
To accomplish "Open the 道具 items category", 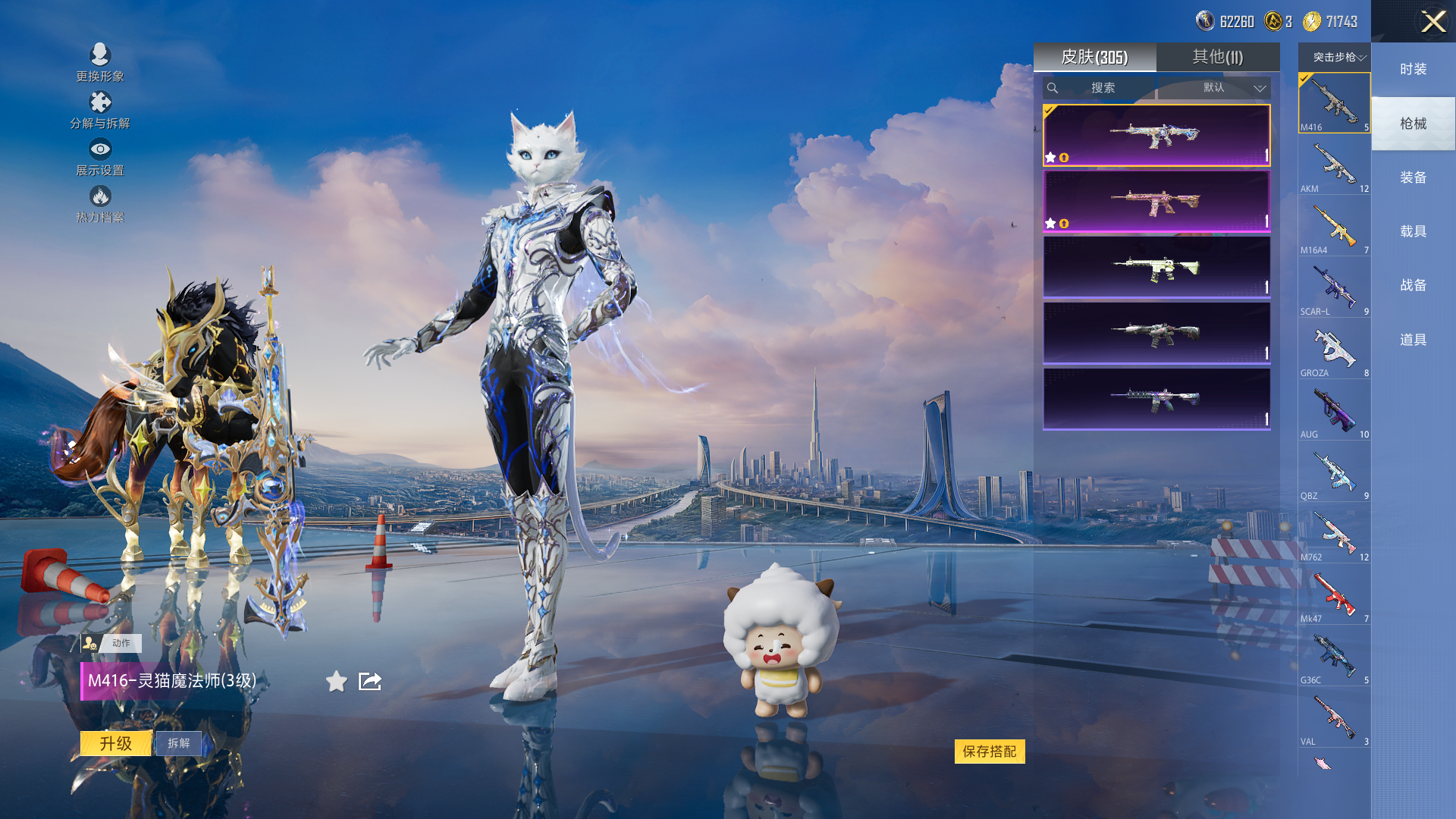I will click(x=1413, y=340).
